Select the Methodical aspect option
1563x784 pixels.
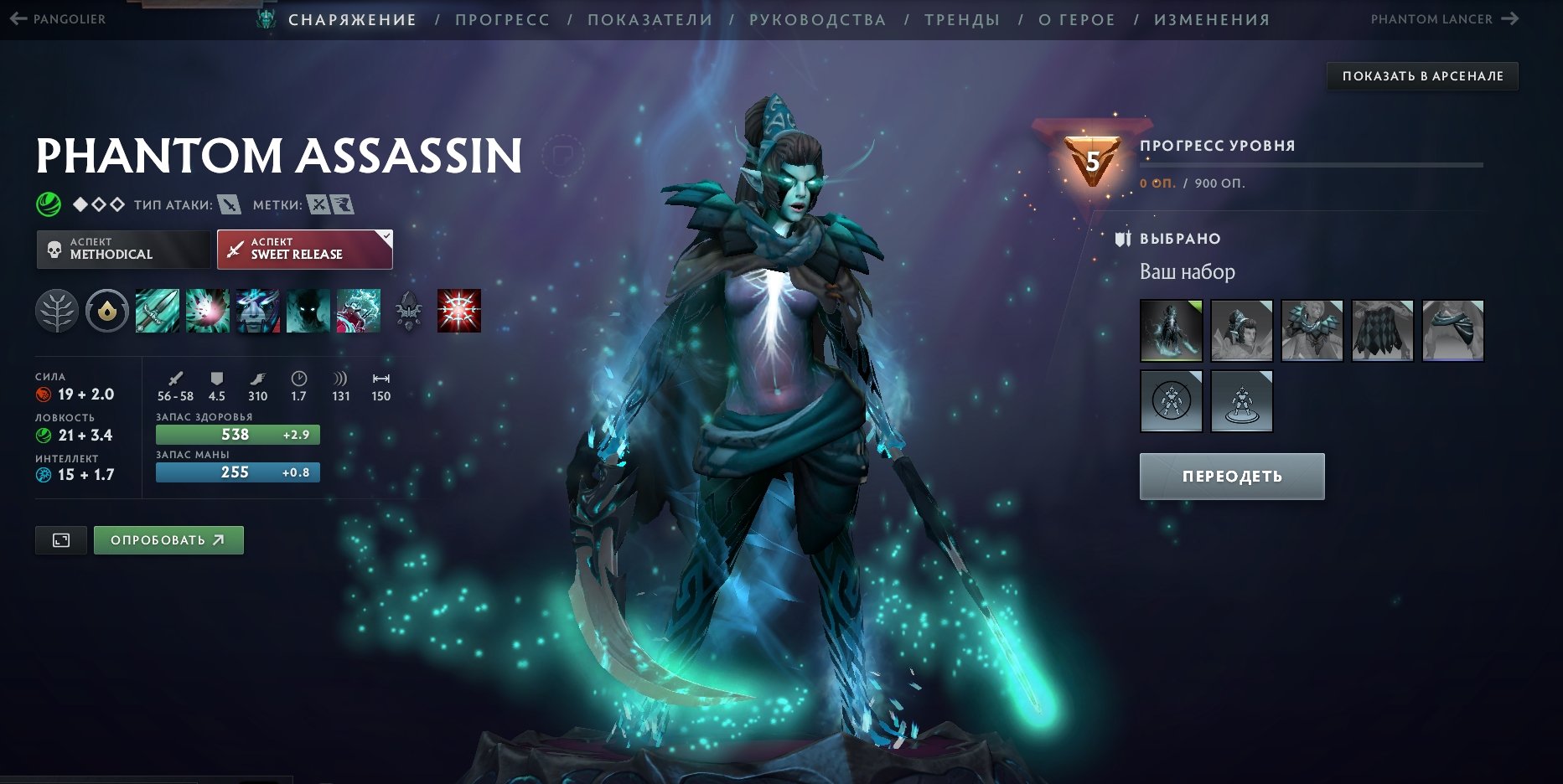click(x=123, y=249)
